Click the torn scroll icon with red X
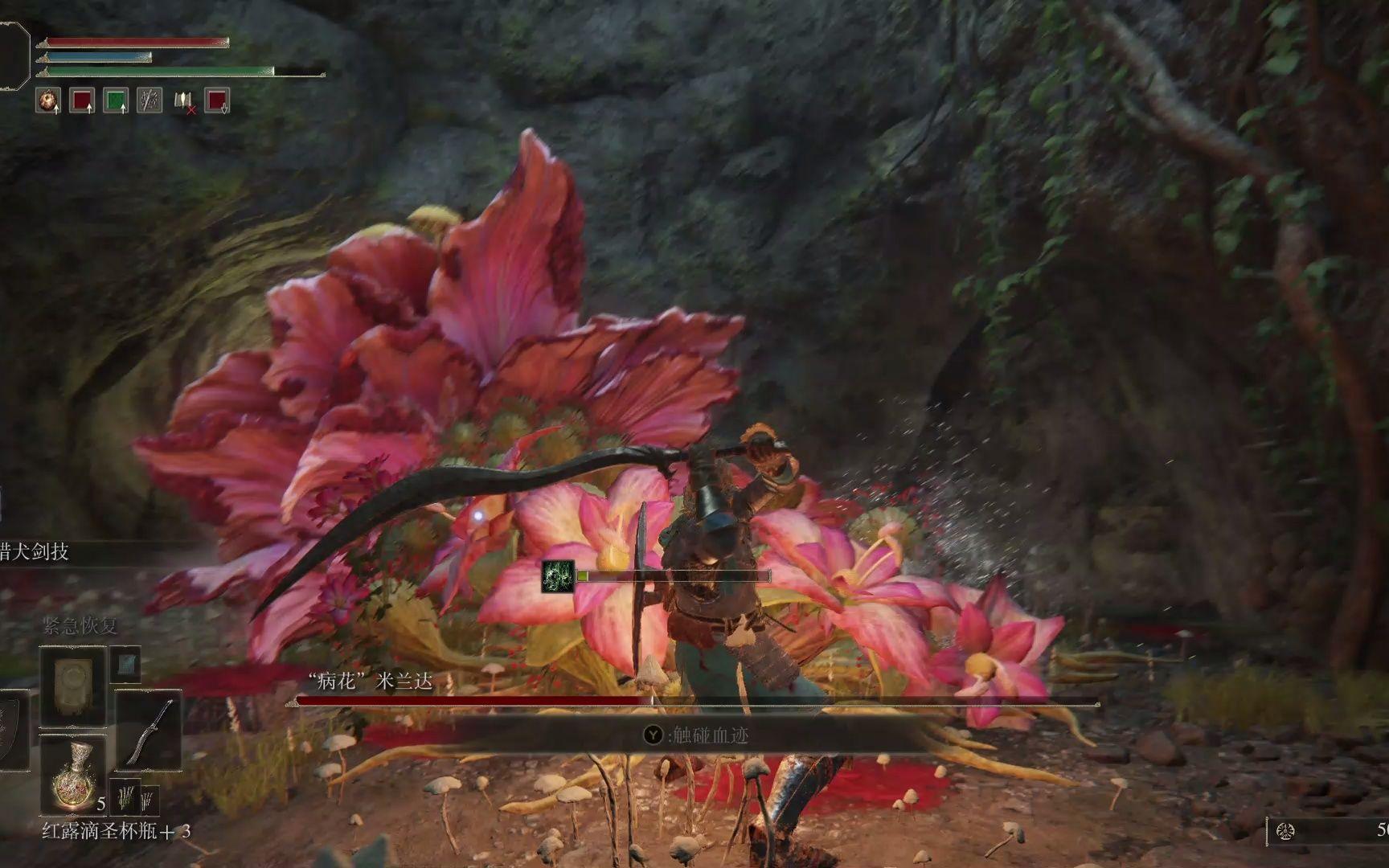This screenshot has height=868, width=1389. click(184, 101)
